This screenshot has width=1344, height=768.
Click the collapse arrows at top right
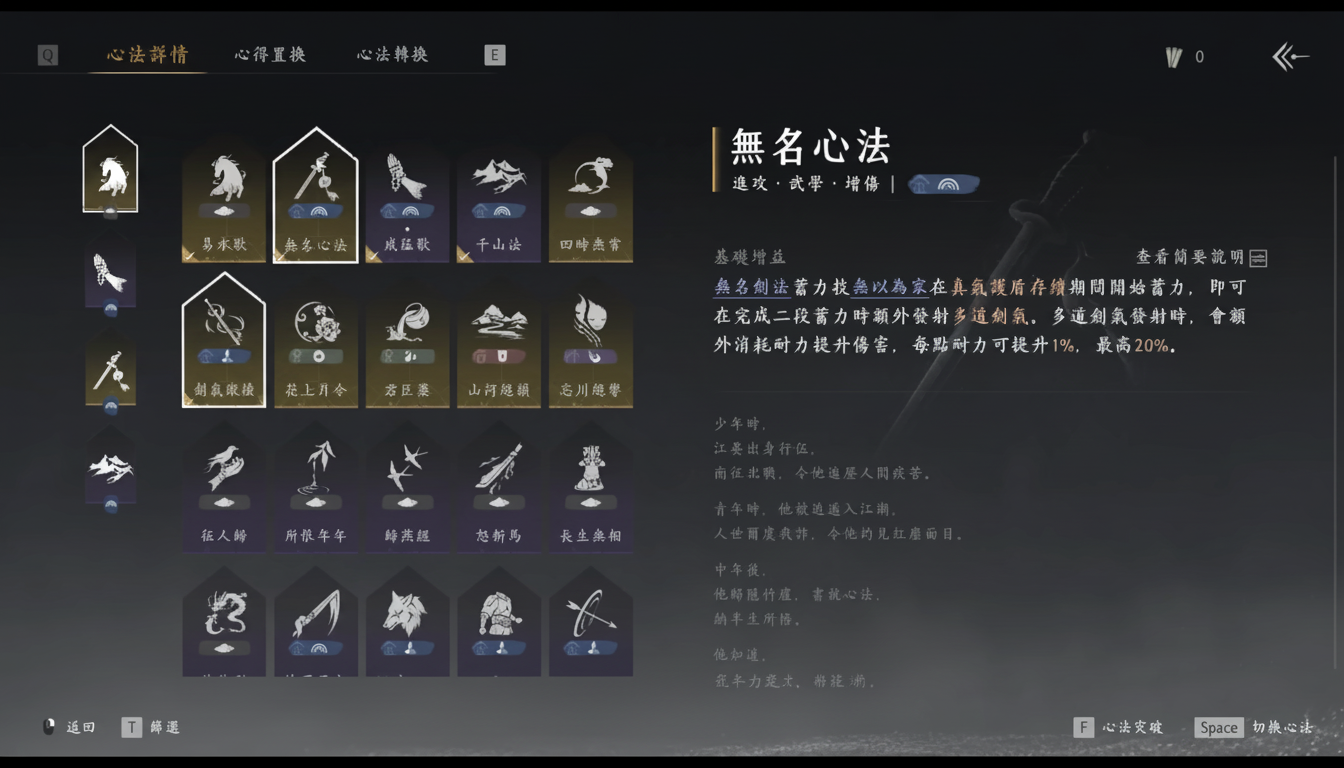pyautogui.click(x=1290, y=57)
